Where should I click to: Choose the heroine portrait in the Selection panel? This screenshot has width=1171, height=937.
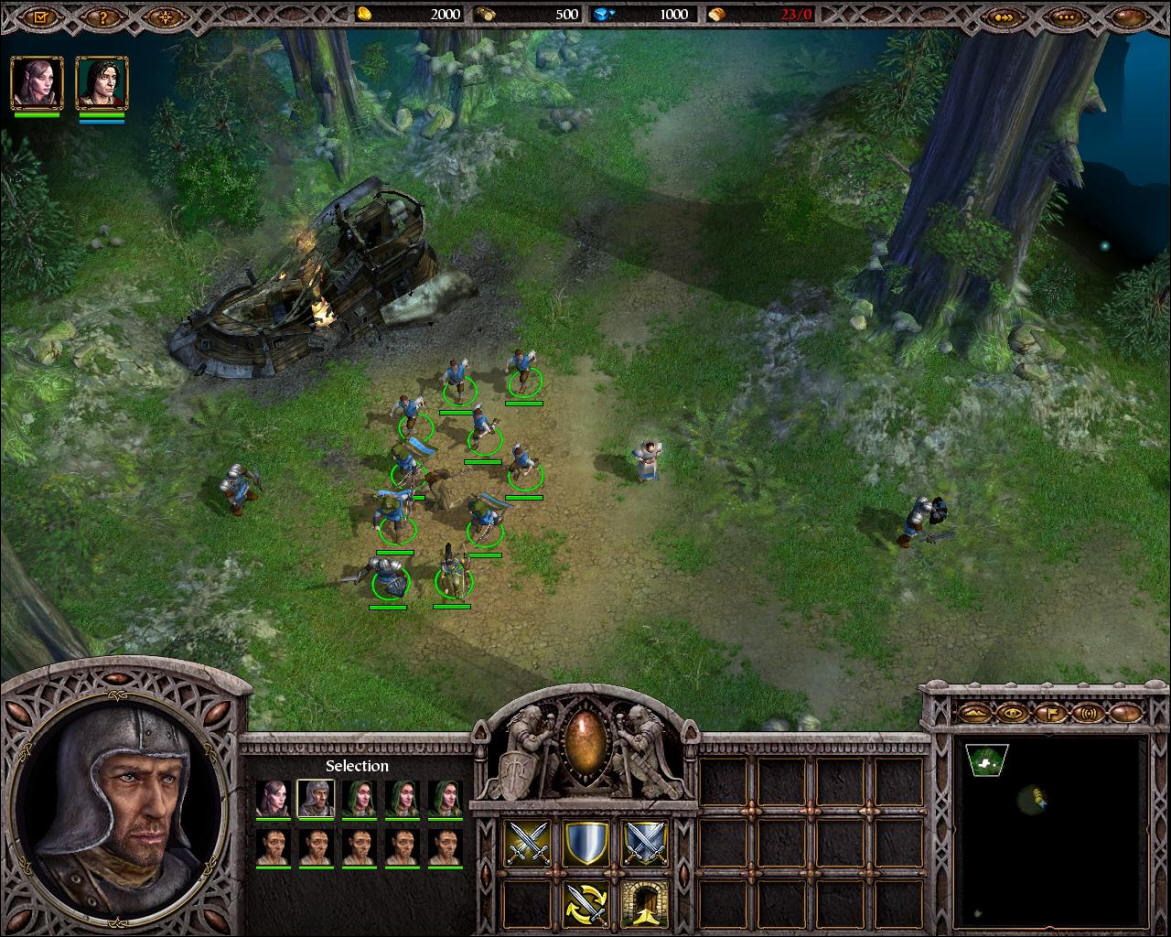click(272, 798)
